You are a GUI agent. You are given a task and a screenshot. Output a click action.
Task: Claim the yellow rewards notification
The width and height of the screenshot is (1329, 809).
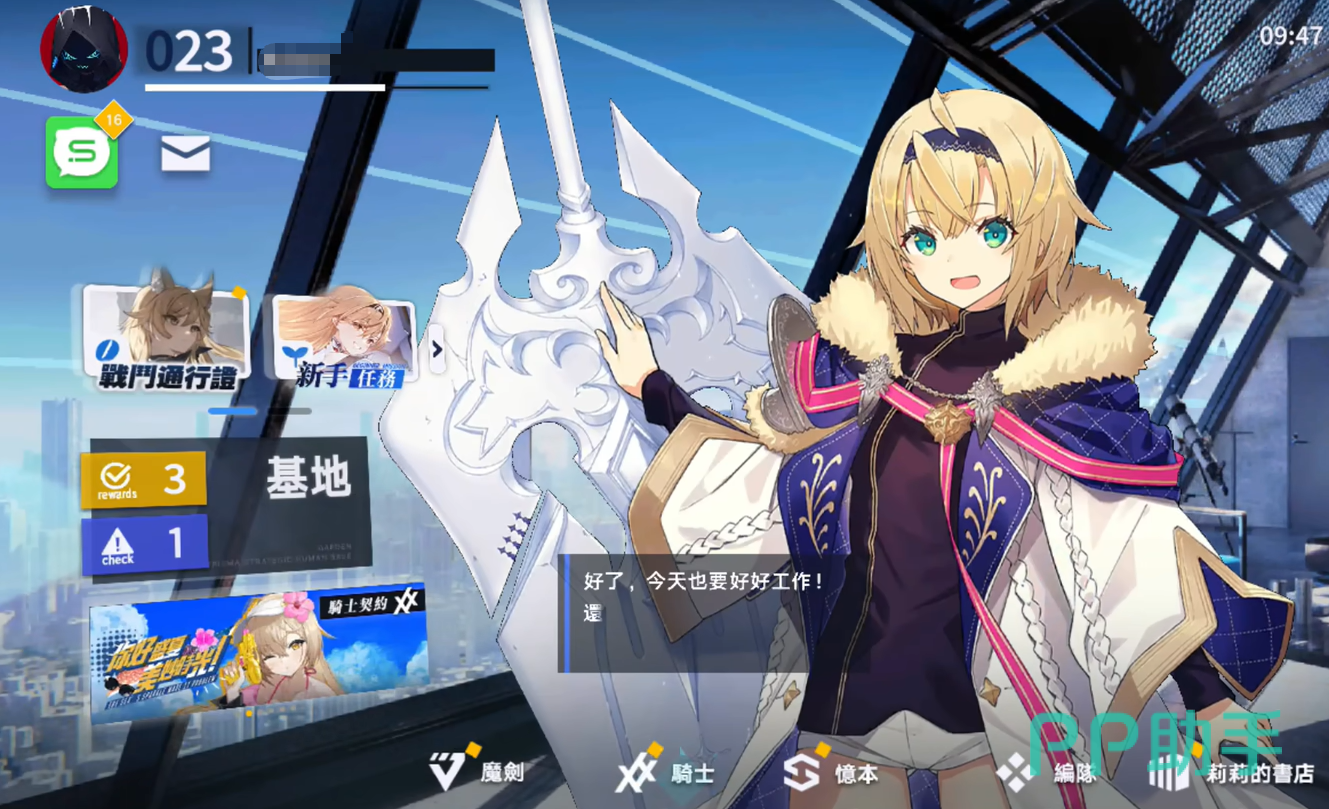144,480
